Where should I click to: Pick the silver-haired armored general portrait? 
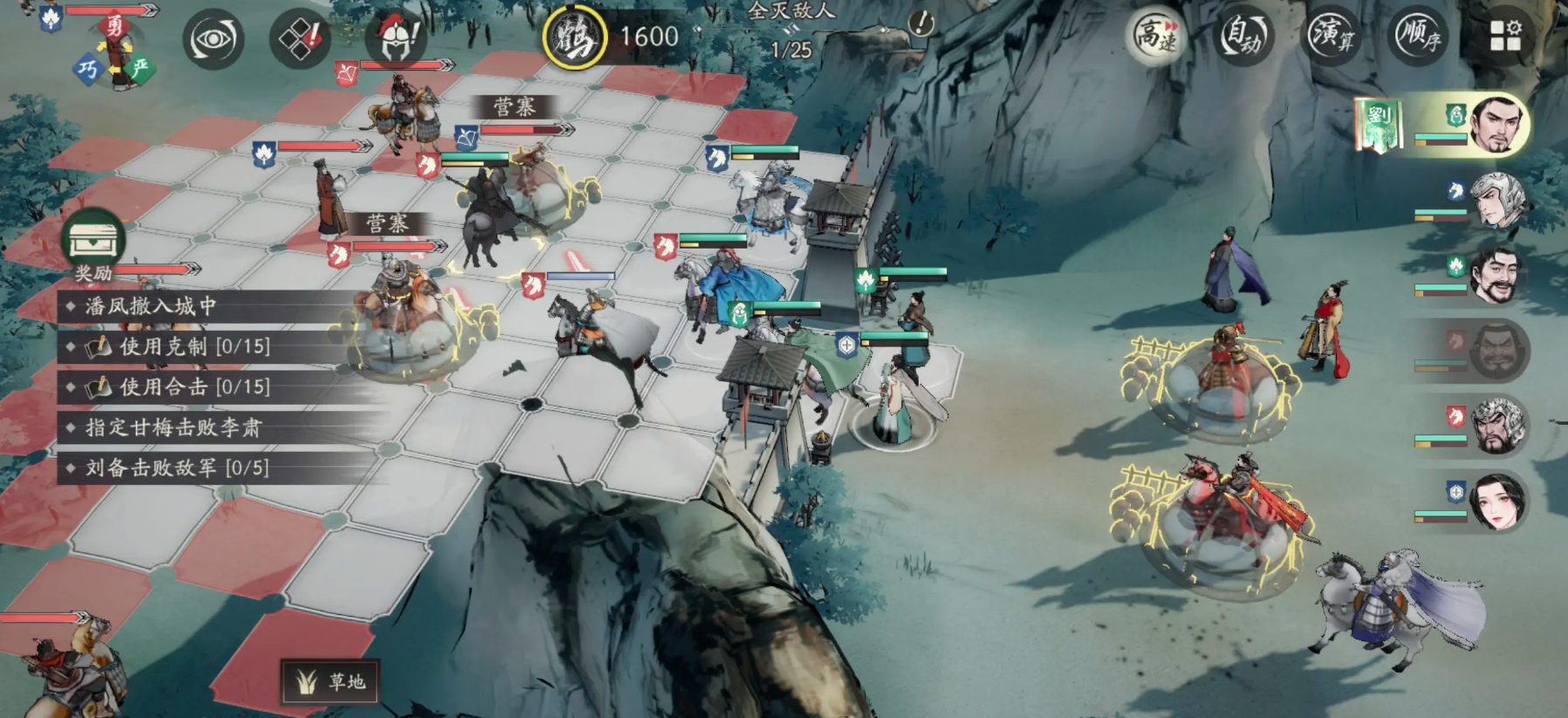1496,426
